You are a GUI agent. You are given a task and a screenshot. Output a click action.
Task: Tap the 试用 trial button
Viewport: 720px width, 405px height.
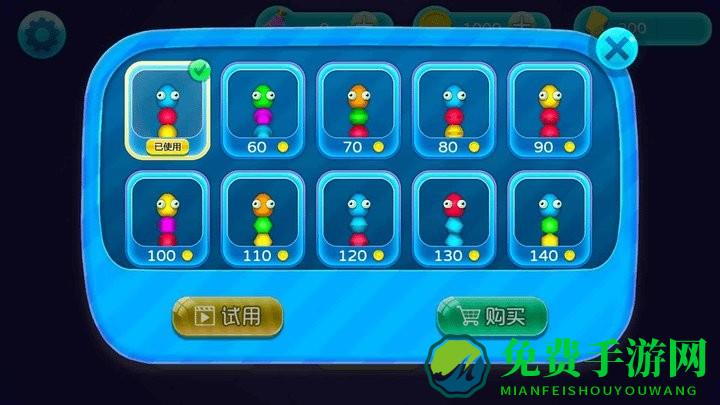(228, 316)
